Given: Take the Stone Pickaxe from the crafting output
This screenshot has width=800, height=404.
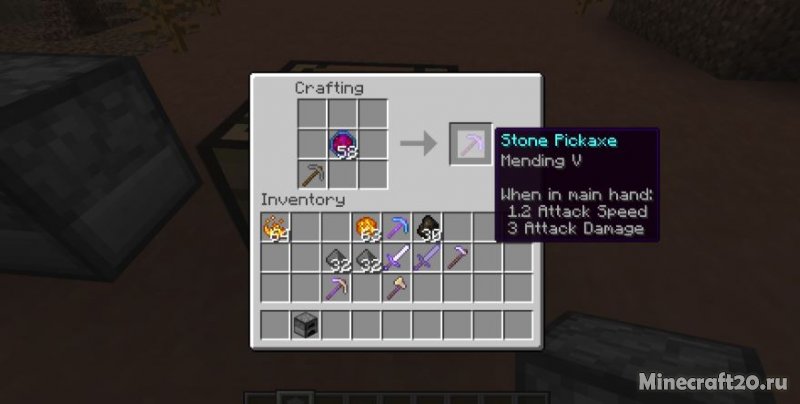Looking at the screenshot, I should [x=469, y=145].
